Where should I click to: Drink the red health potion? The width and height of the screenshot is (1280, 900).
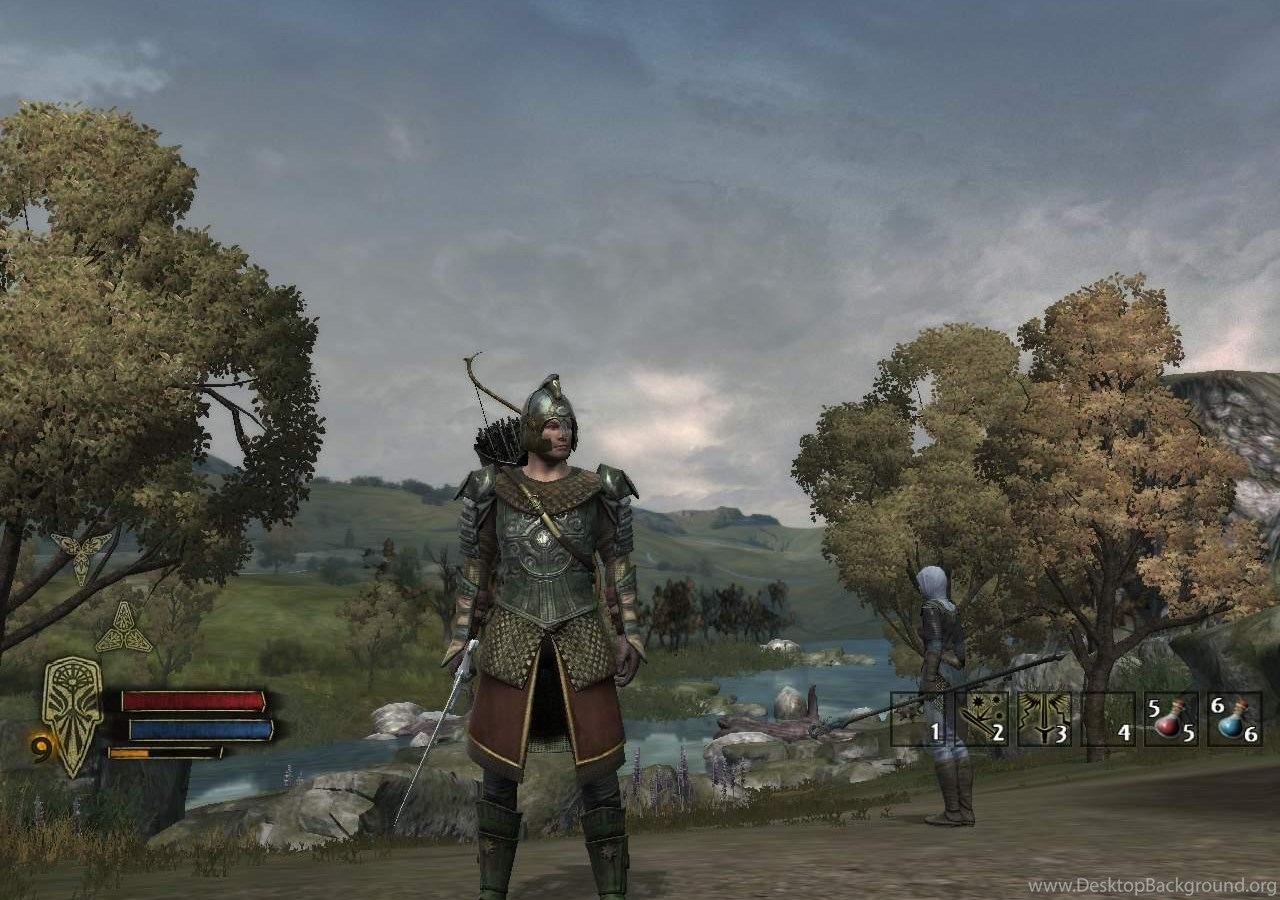point(1170,719)
